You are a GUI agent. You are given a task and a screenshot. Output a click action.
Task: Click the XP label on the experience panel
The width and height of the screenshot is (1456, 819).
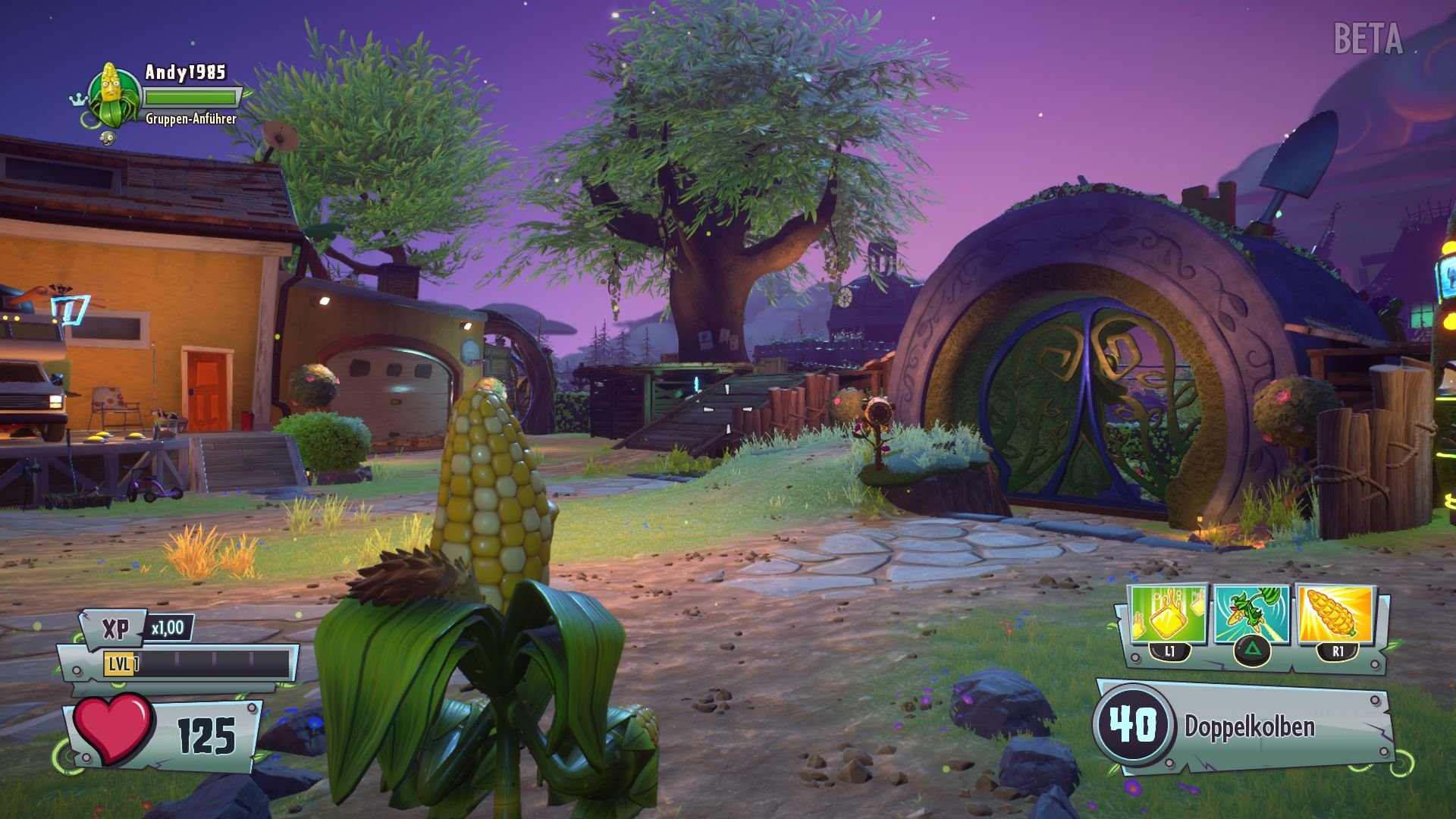point(115,629)
